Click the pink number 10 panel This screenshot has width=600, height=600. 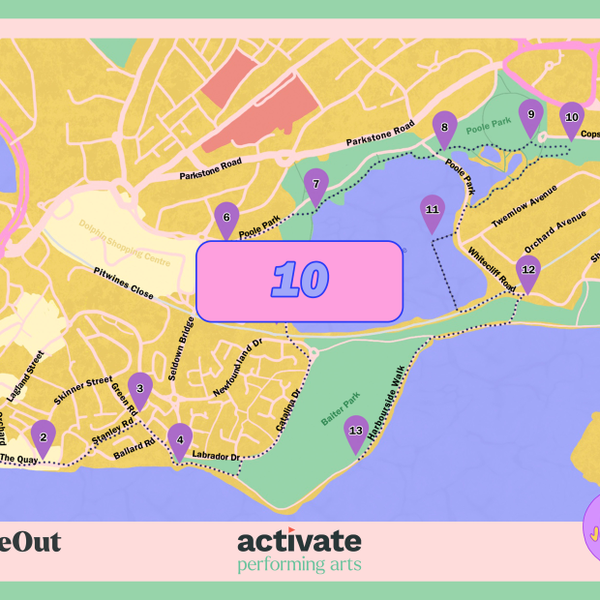pyautogui.click(x=299, y=280)
